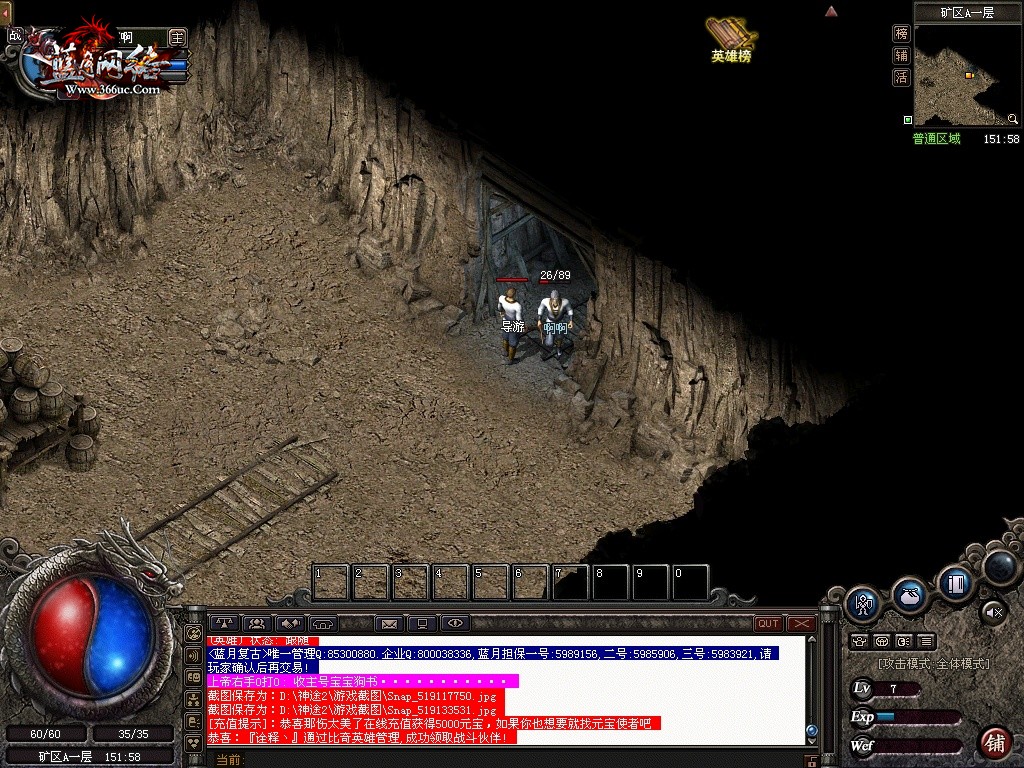1024x768 pixels.
Task: Open the 矿区A一层 minimap
Action: (x=967, y=75)
